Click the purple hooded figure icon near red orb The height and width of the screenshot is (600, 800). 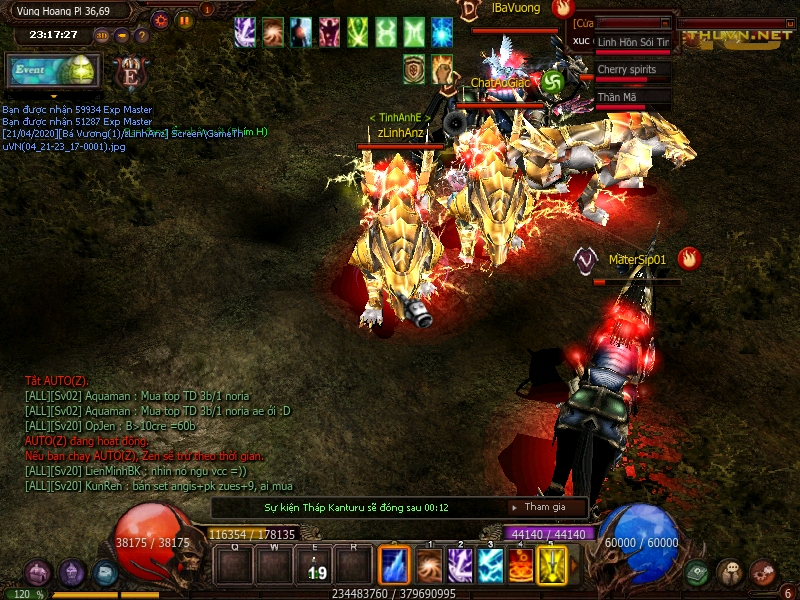tap(72, 573)
